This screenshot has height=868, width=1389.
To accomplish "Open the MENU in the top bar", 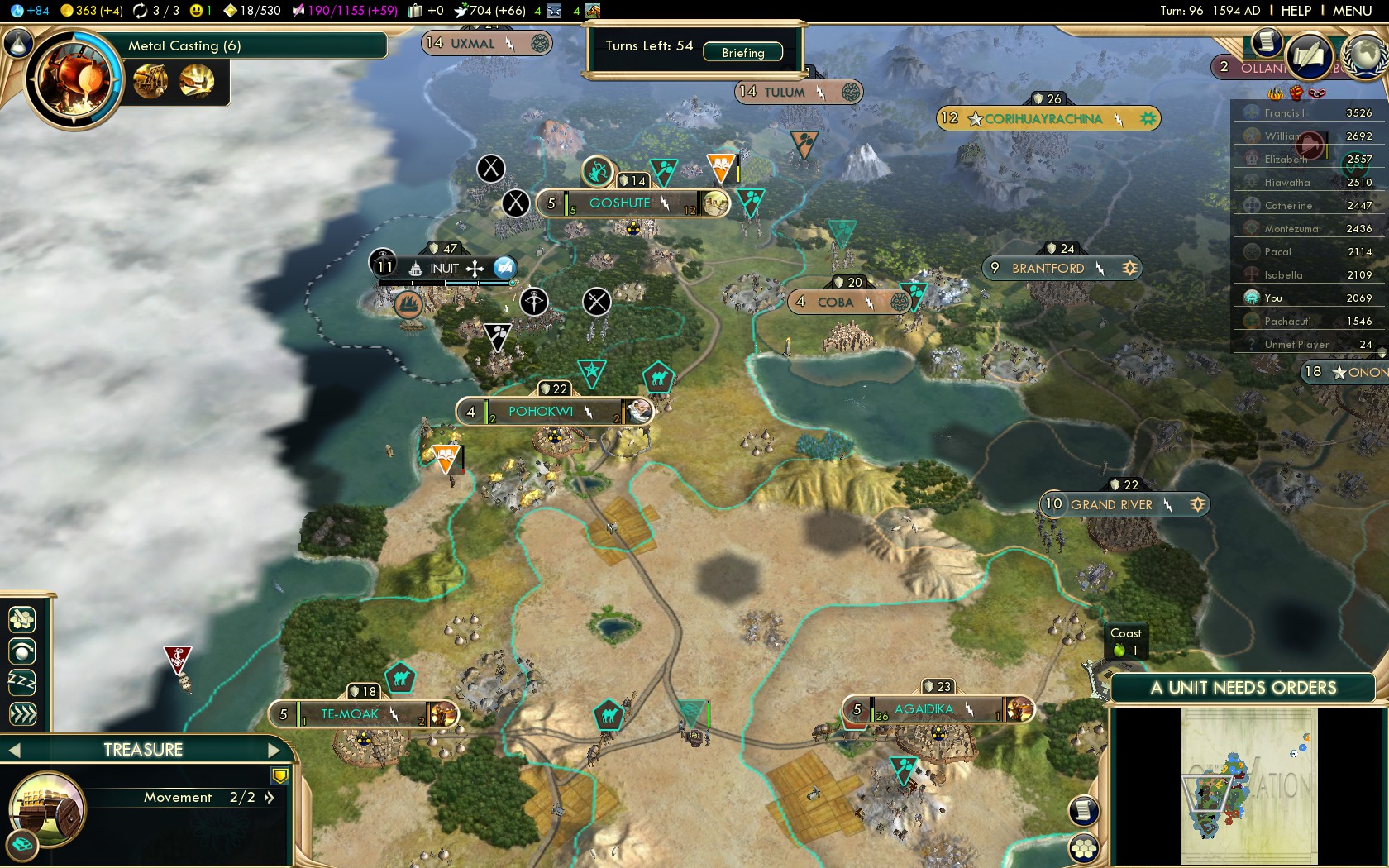I will (1352, 11).
